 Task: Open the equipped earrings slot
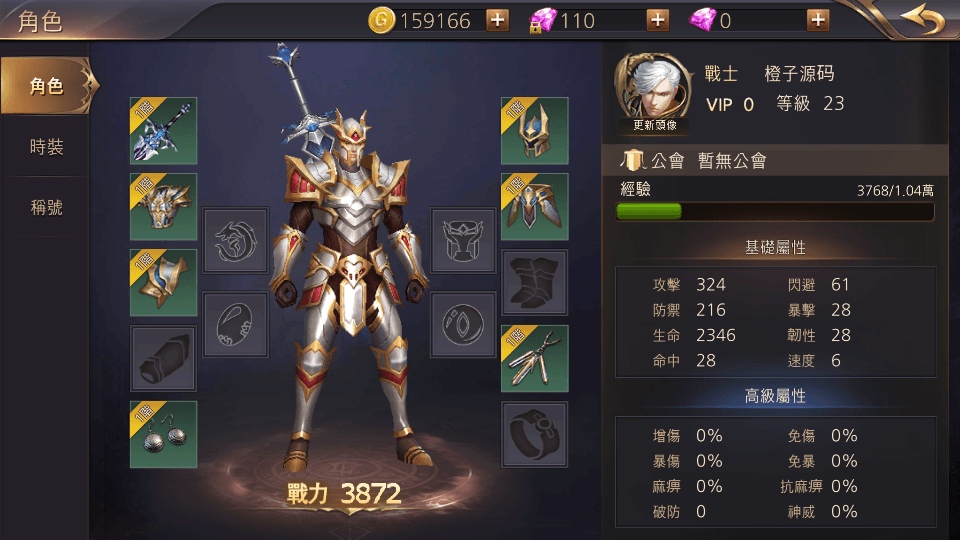(164, 434)
